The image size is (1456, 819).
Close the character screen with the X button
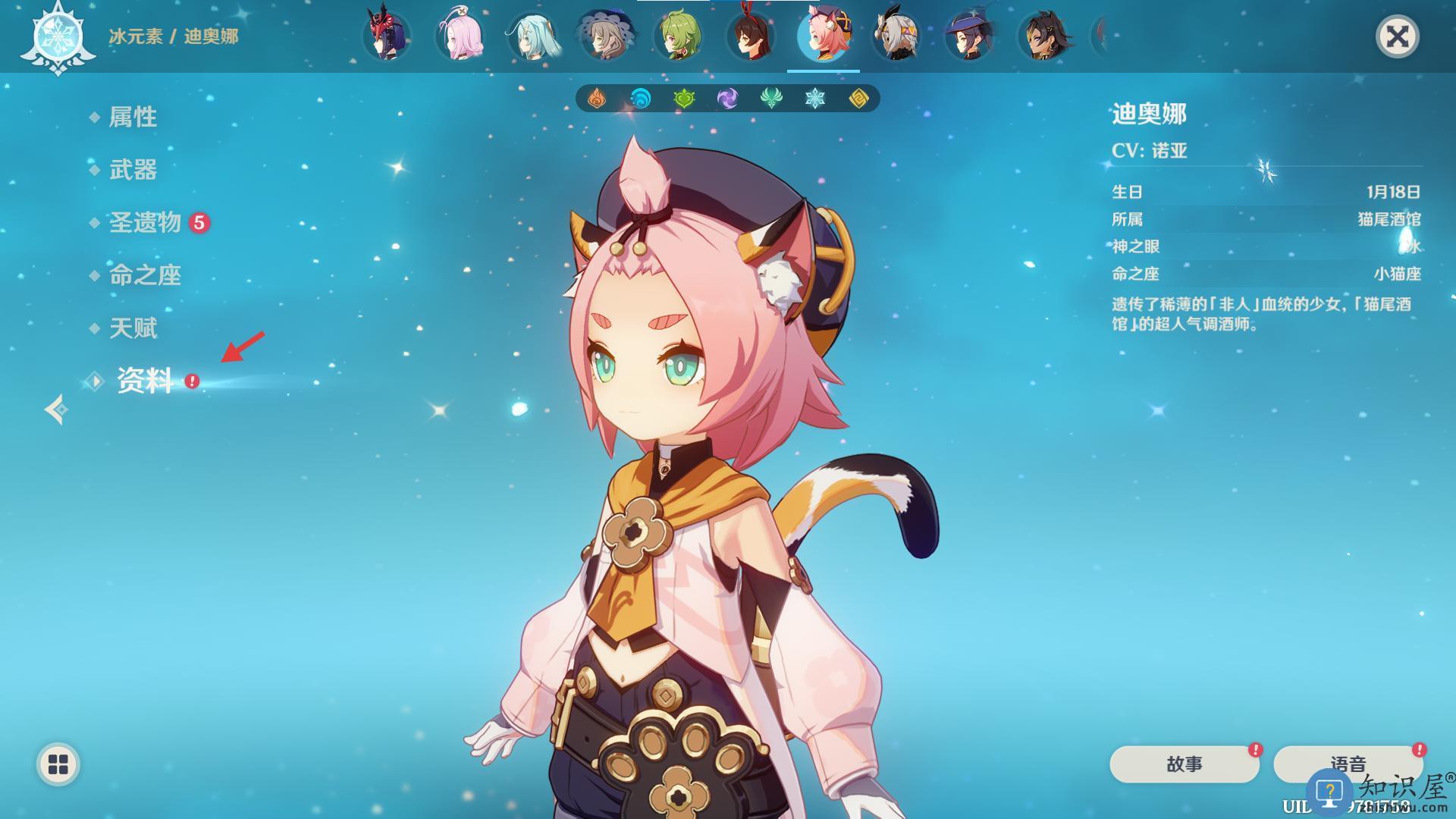tap(1397, 36)
